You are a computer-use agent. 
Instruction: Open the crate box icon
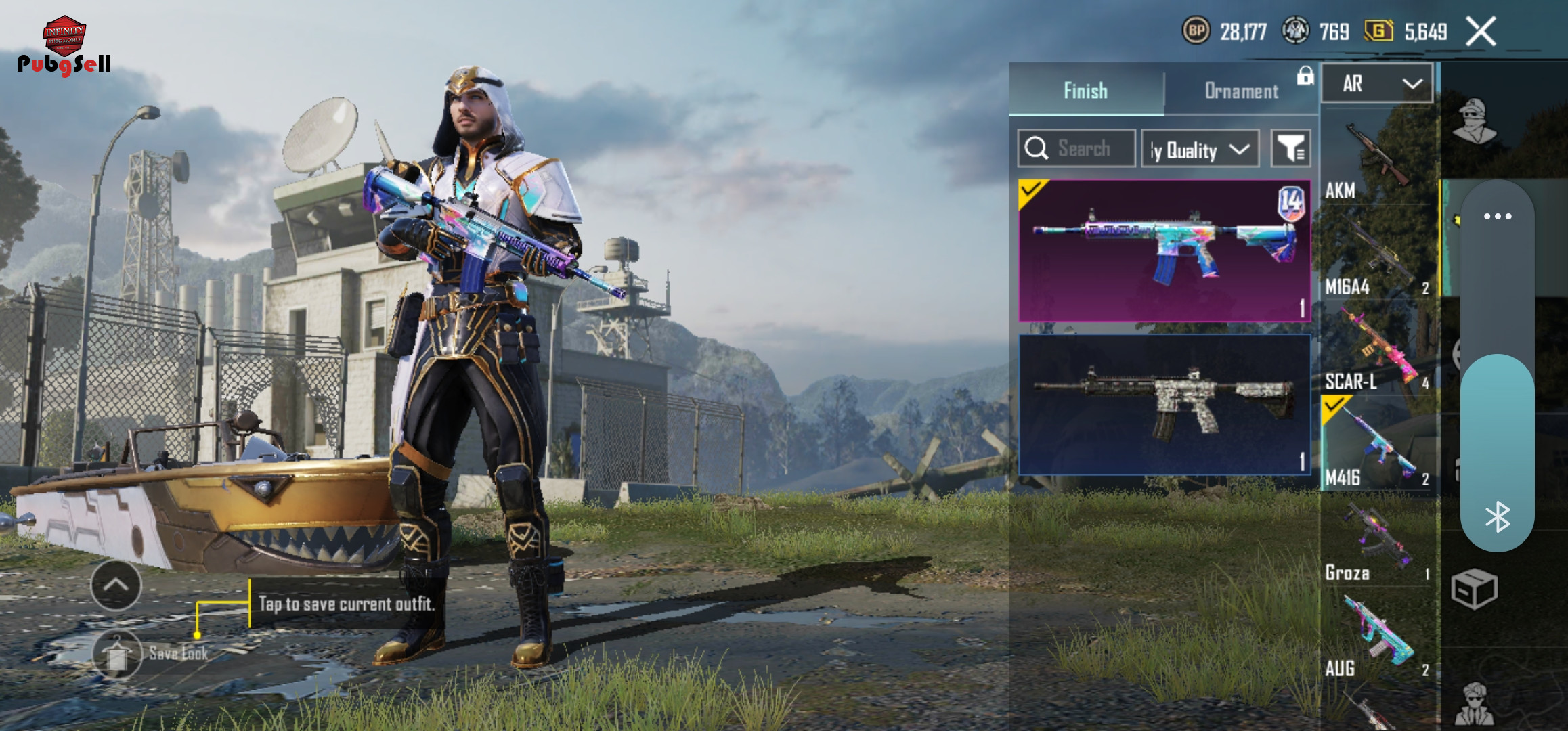pos(1474,589)
